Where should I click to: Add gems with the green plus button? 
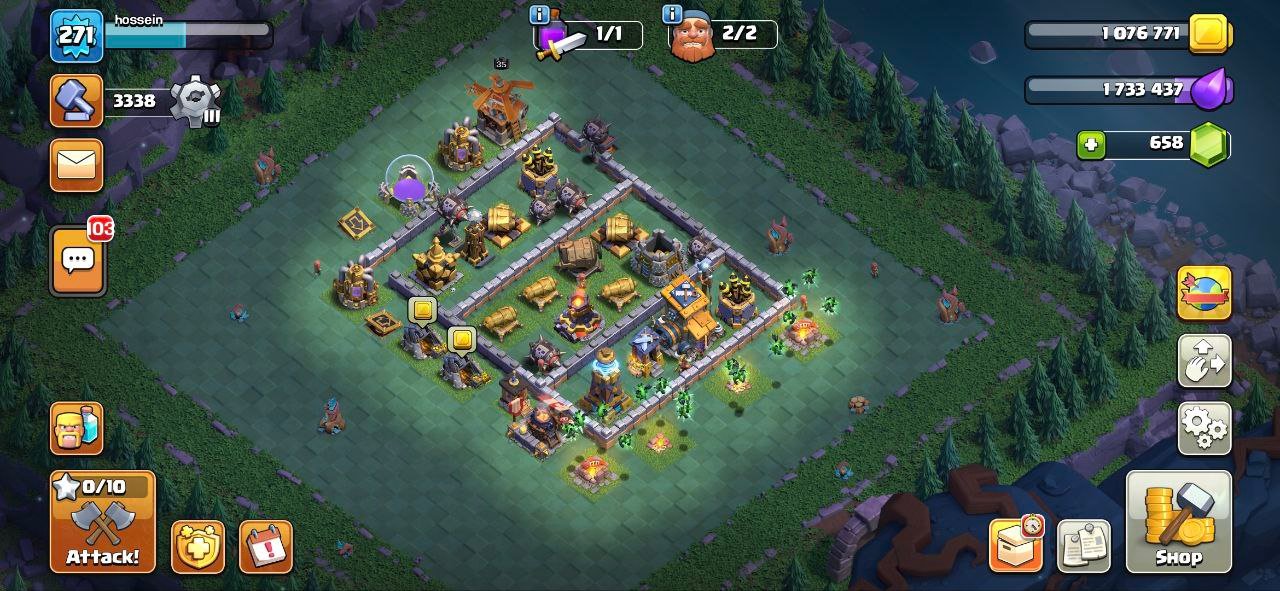click(x=1091, y=145)
